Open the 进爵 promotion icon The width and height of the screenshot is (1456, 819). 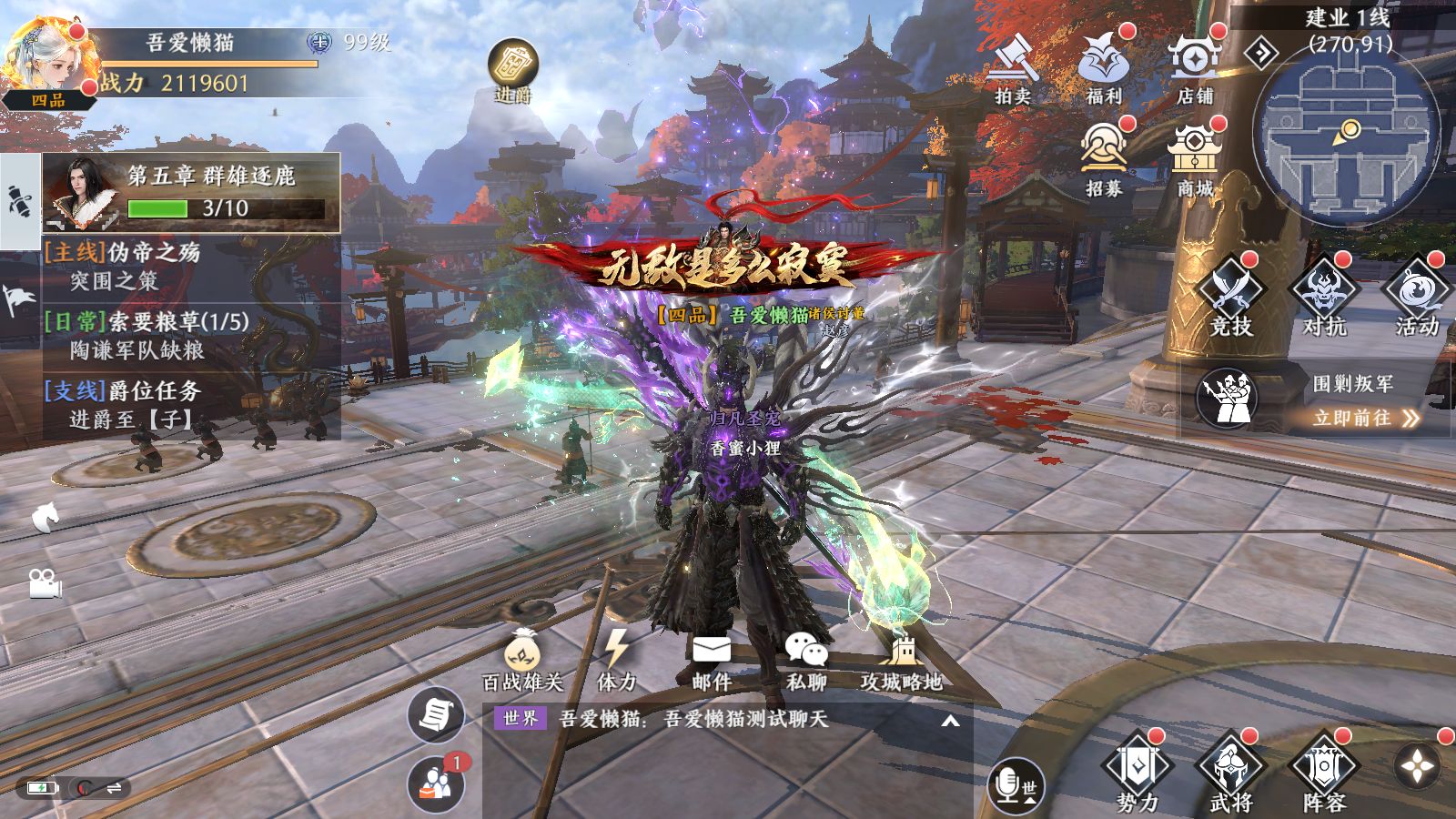pyautogui.click(x=513, y=69)
